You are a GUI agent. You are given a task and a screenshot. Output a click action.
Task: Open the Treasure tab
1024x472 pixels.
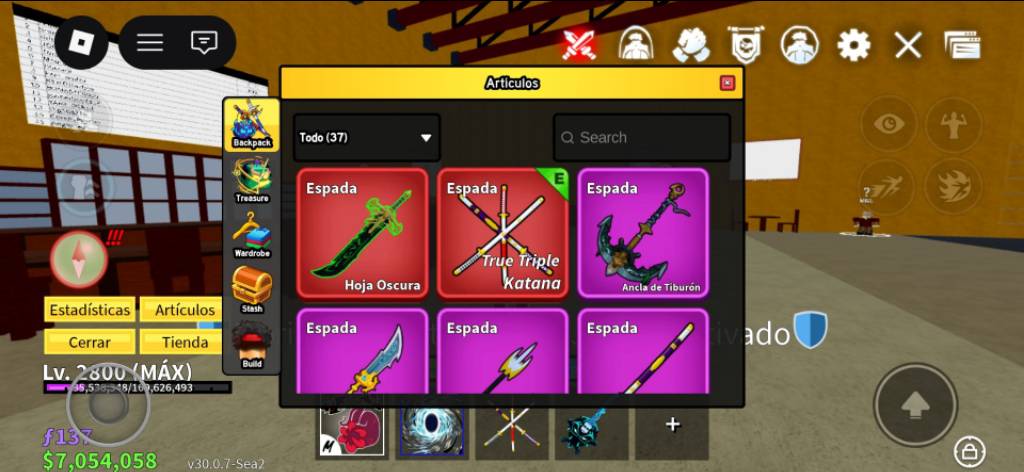pyautogui.click(x=251, y=180)
